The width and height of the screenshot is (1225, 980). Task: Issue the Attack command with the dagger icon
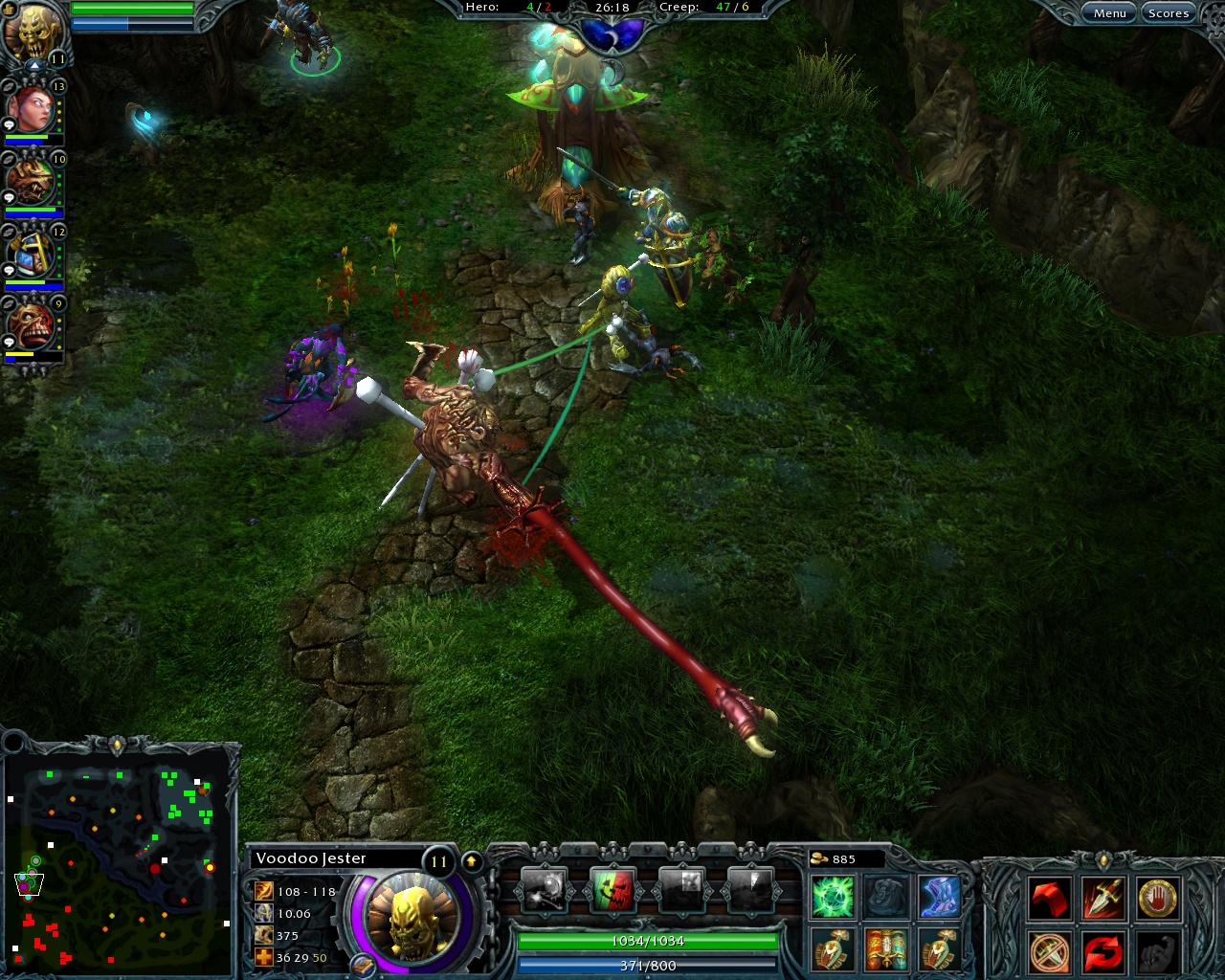(x=1102, y=898)
